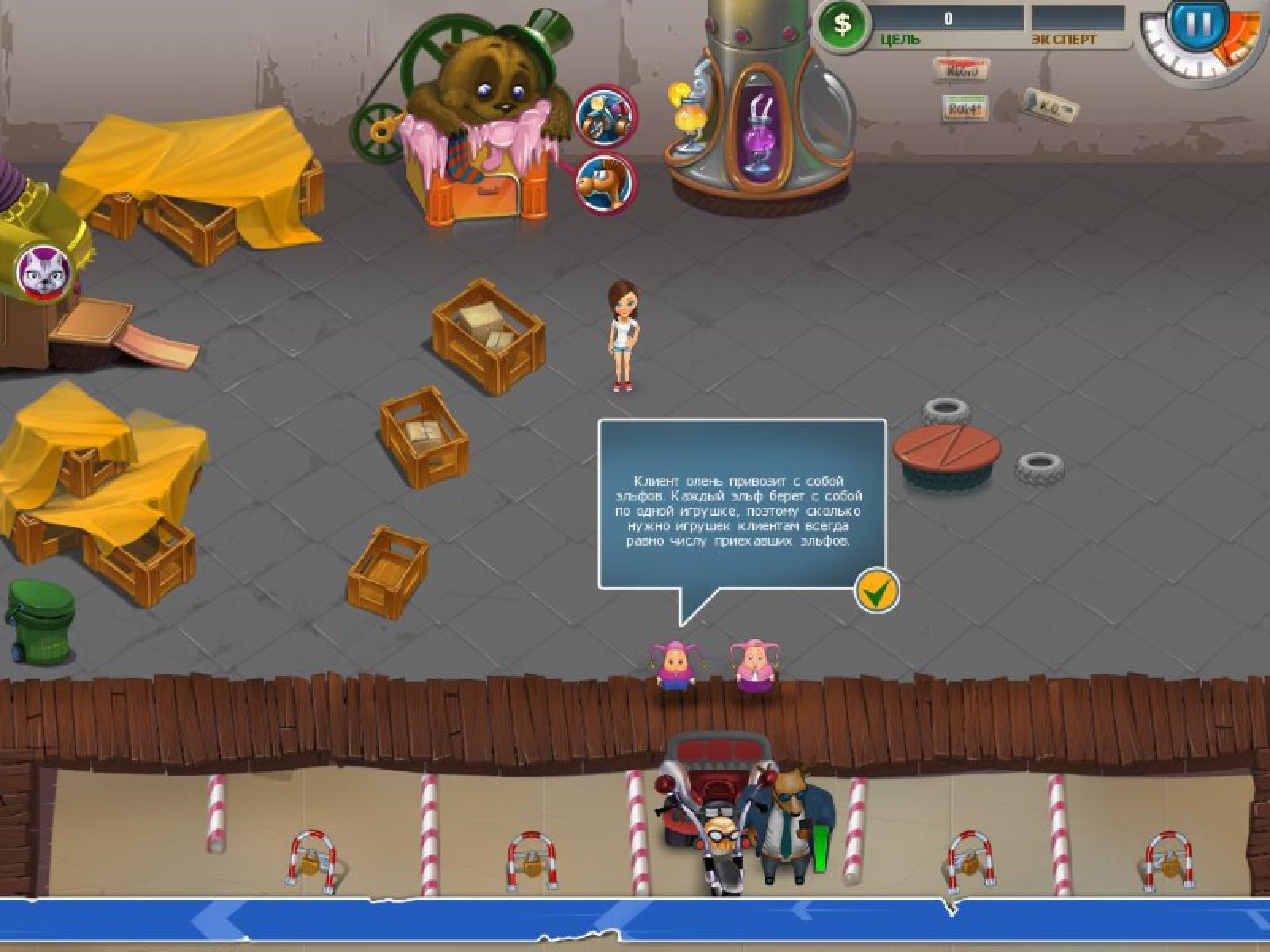This screenshot has width=1270, height=952.
Task: Confirm the tutorial hint with the checkmark
Action: (x=876, y=590)
